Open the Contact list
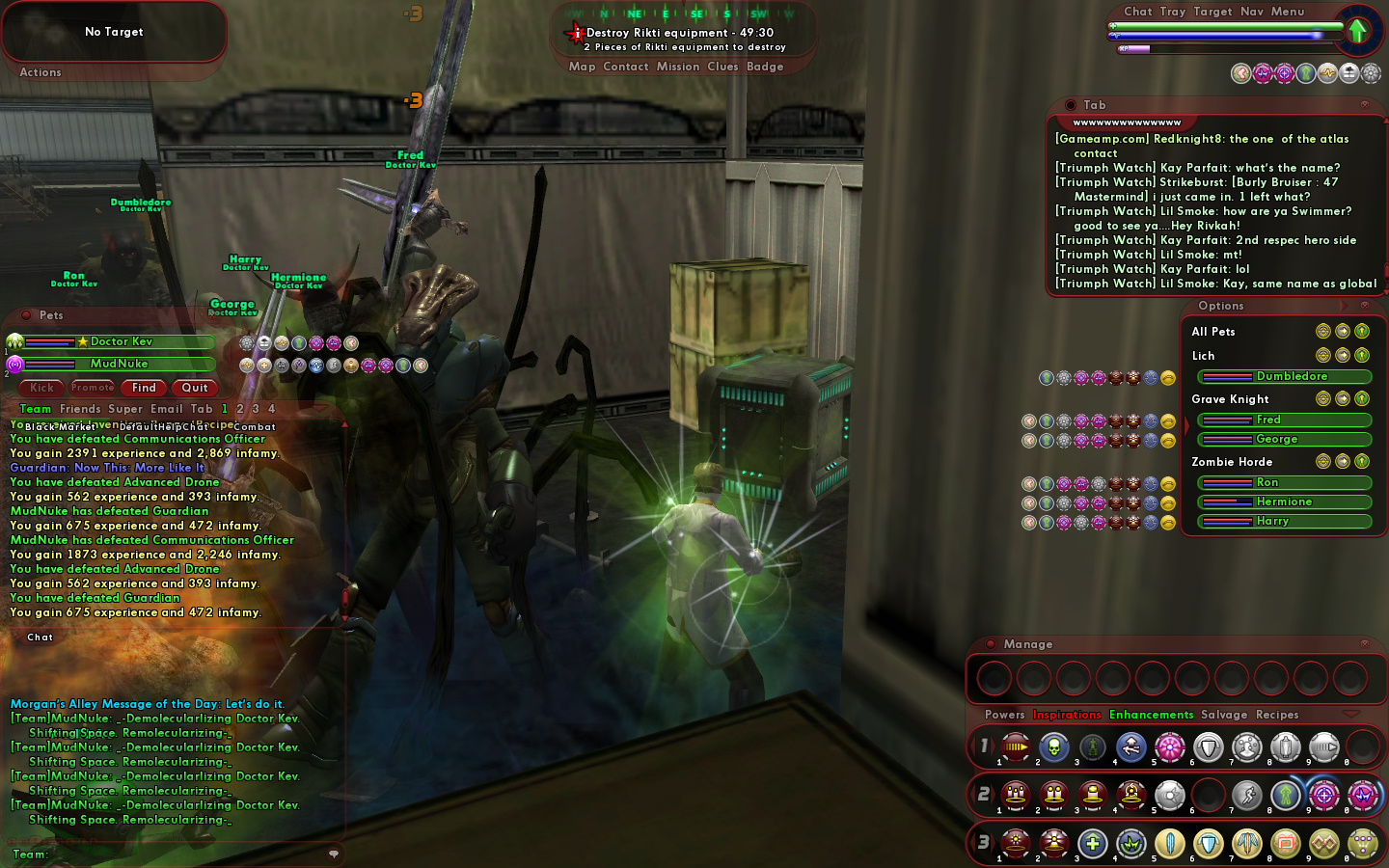This screenshot has height=868, width=1389. (x=625, y=67)
